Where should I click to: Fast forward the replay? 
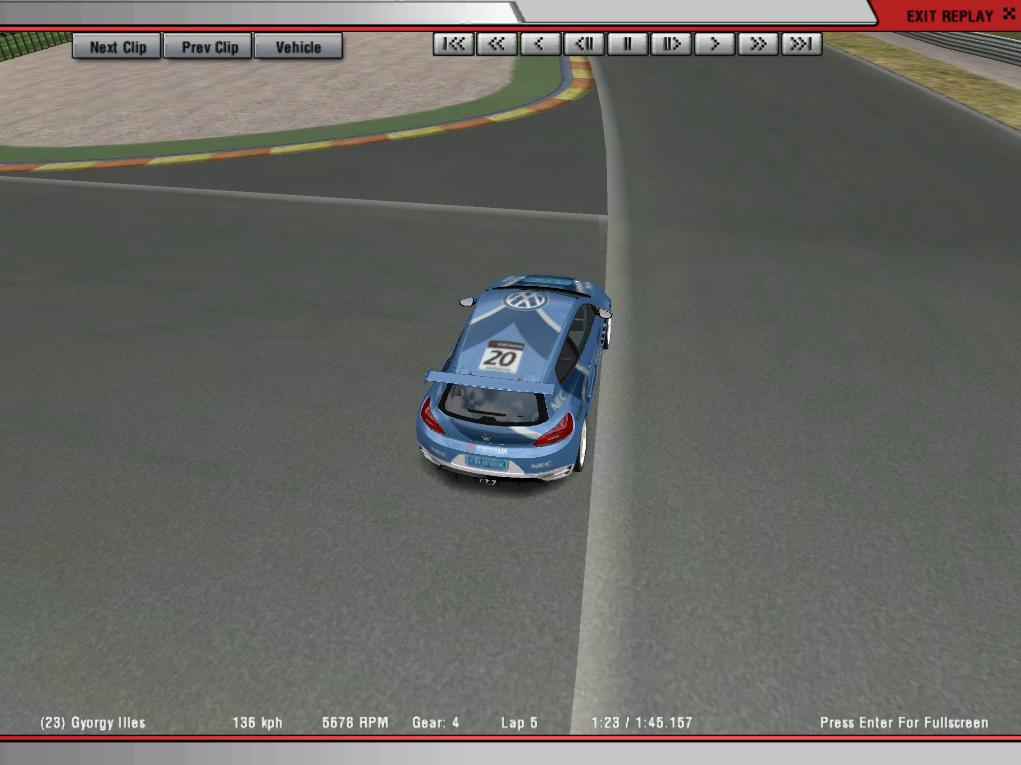click(758, 44)
